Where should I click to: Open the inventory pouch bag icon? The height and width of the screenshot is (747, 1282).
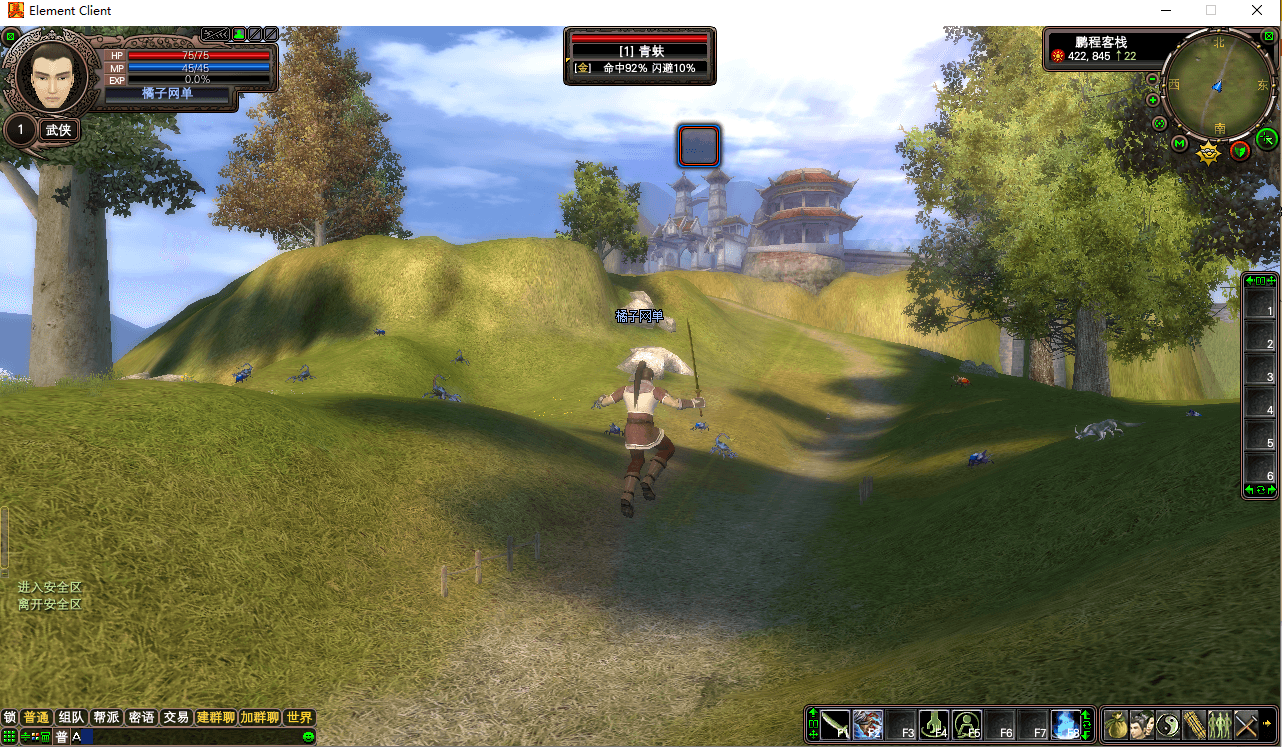tap(1116, 724)
